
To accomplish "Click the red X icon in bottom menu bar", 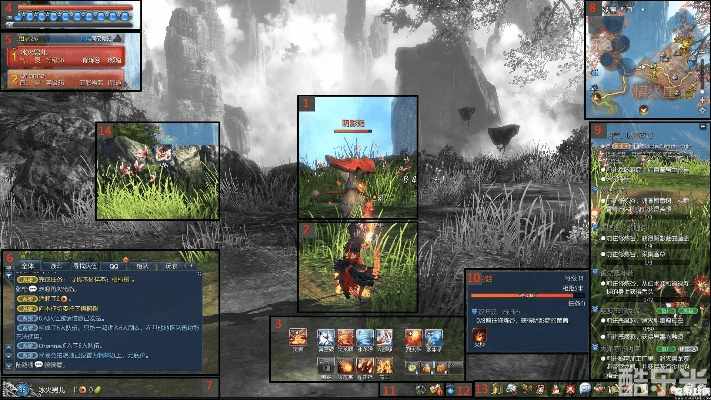I will point(569,389).
